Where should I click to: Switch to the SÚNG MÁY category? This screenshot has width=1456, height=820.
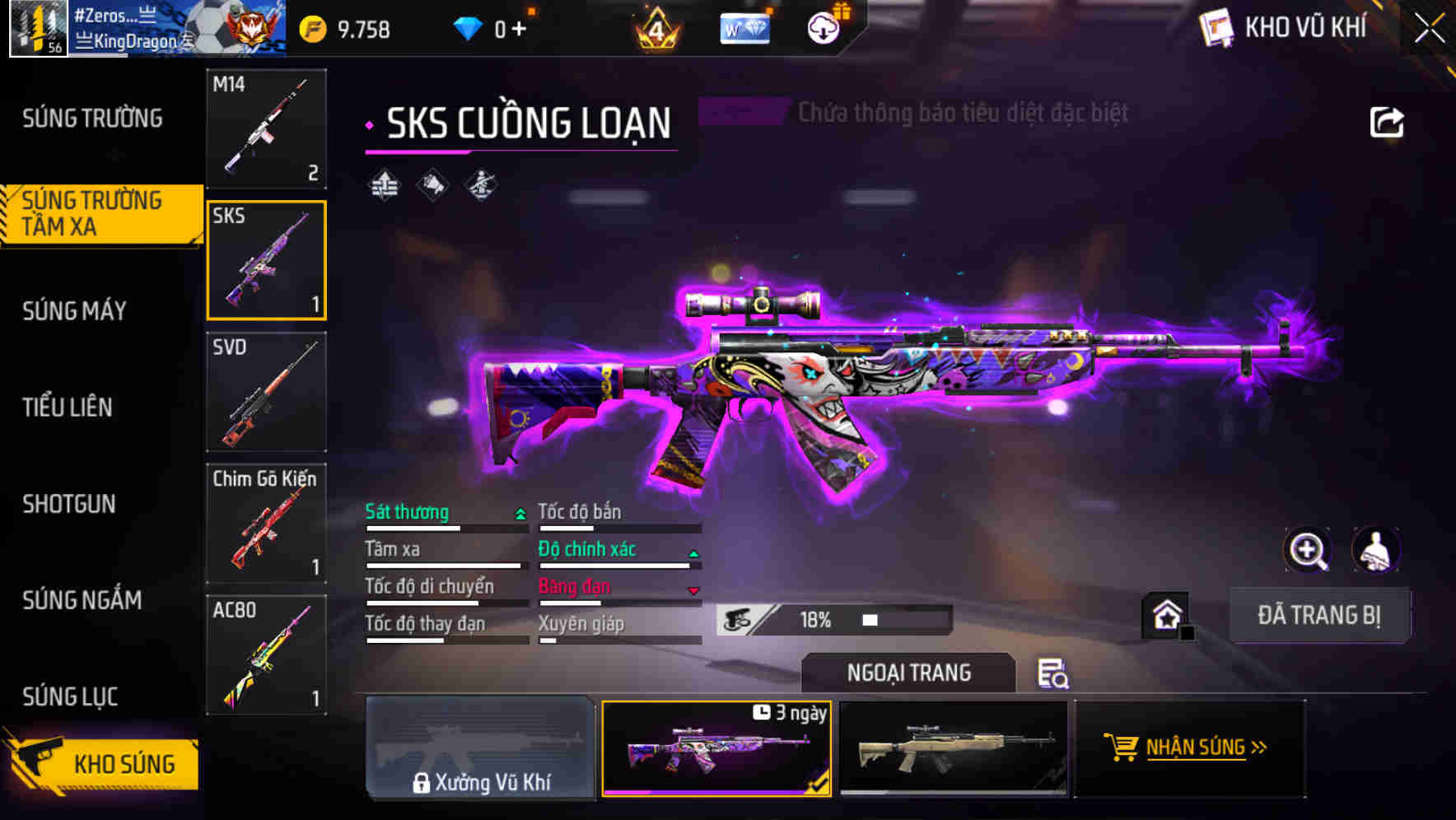point(74,310)
